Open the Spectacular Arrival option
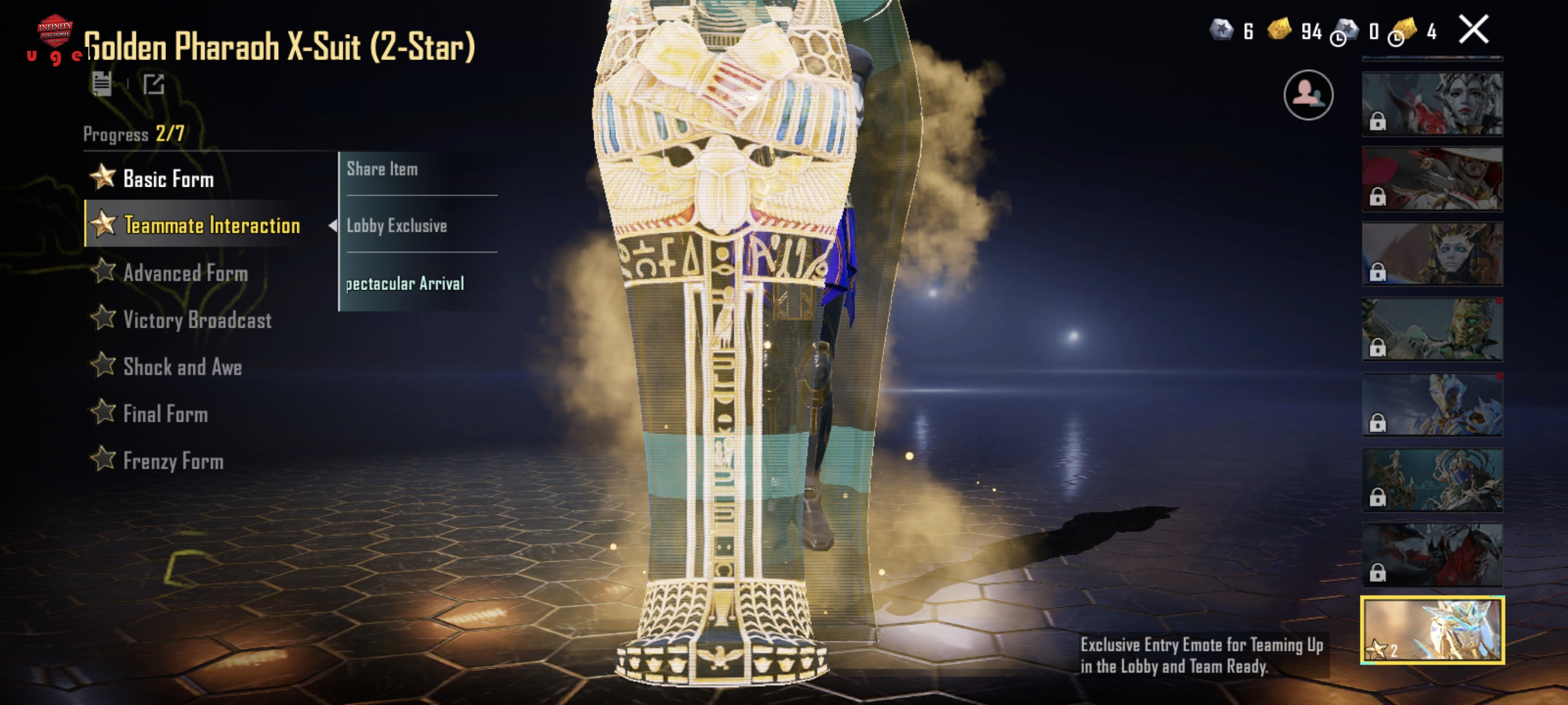1568x705 pixels. tap(405, 284)
